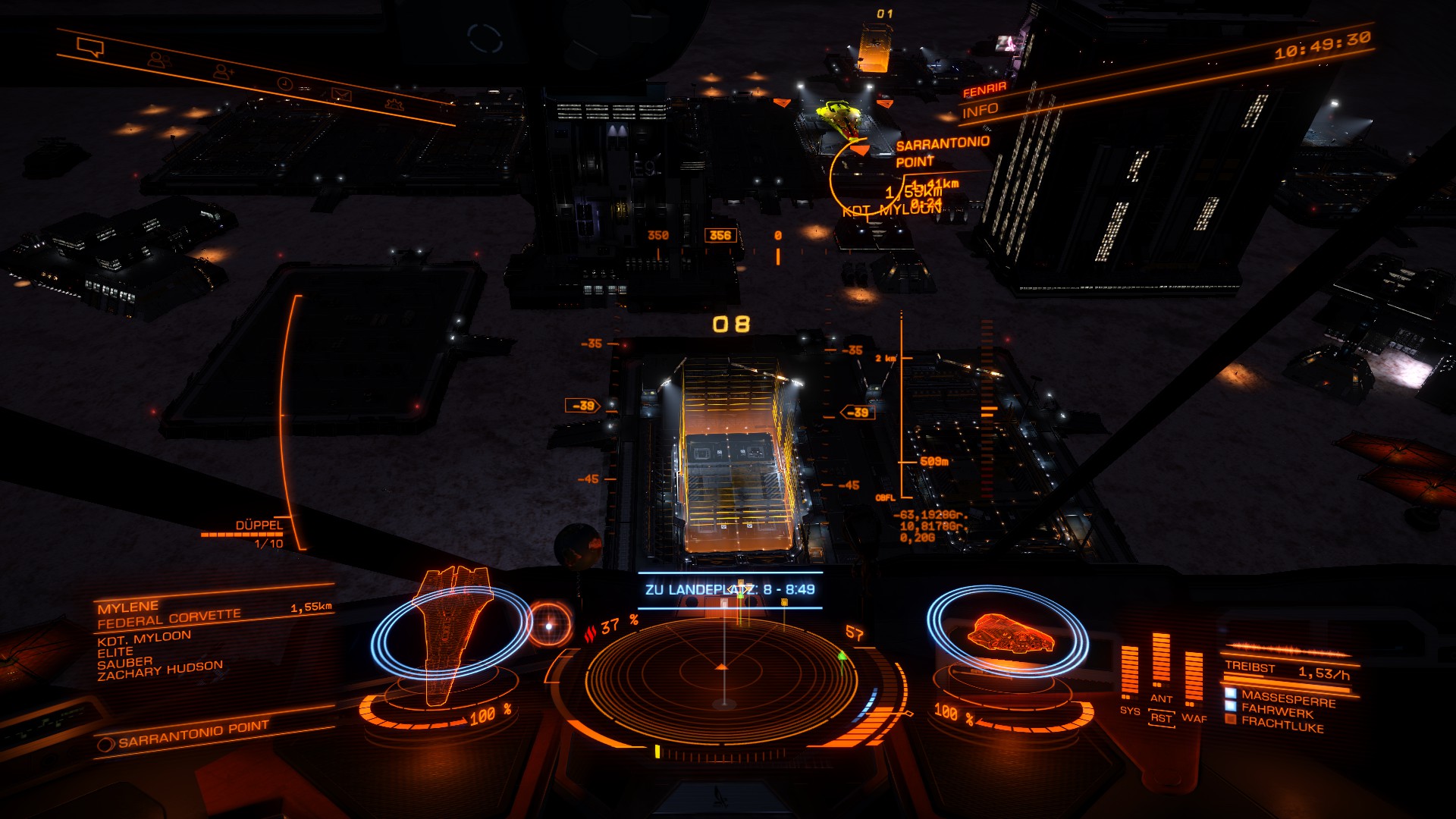
Task: Select the RST power reset label
Action: (x=1161, y=717)
